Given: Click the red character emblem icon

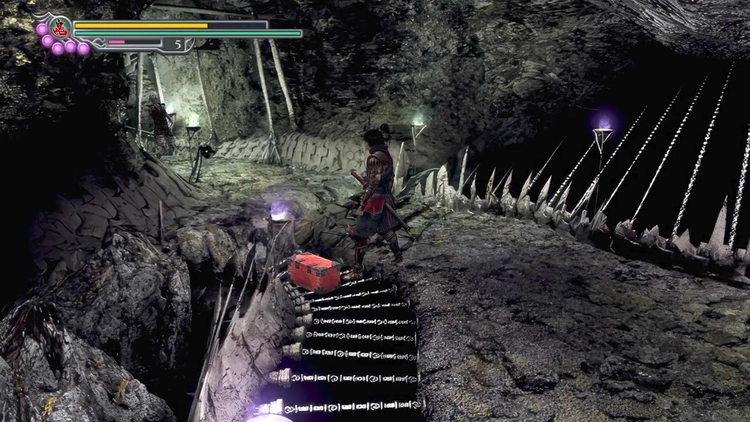Looking at the screenshot, I should click(58, 27).
